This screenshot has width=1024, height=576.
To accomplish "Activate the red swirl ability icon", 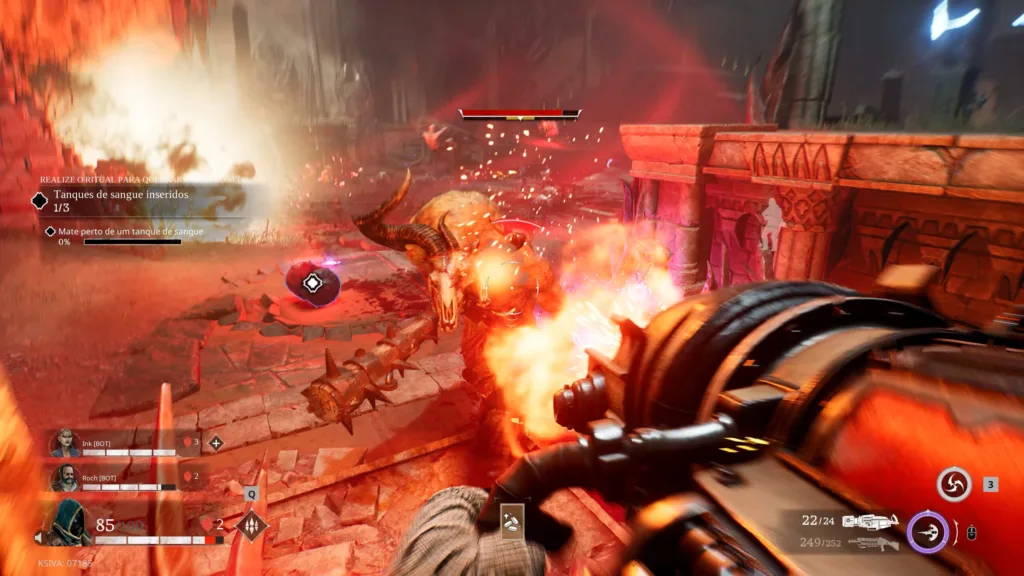I will point(954,485).
